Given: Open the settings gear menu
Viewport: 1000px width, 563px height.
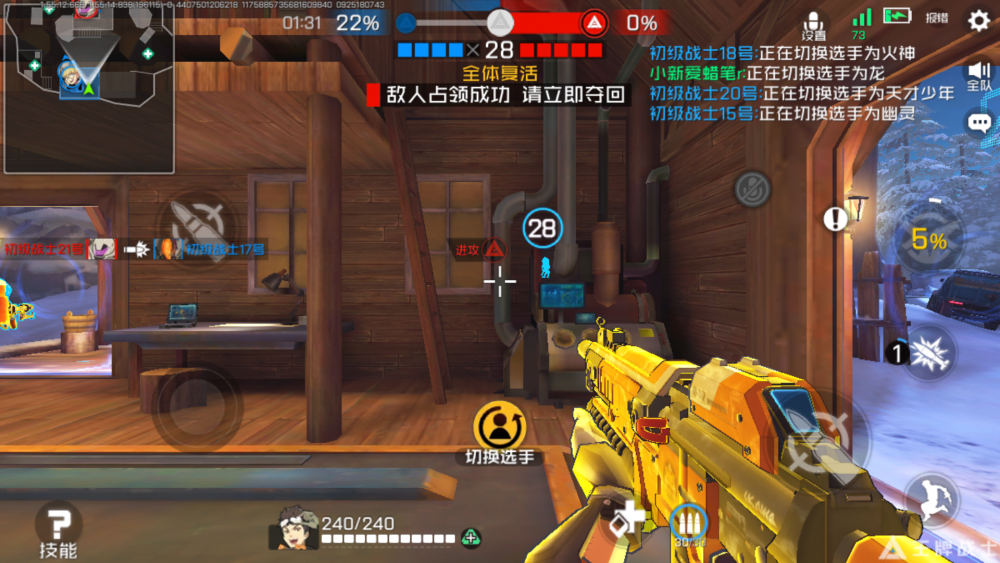Looking at the screenshot, I should pyautogui.click(x=978, y=19).
